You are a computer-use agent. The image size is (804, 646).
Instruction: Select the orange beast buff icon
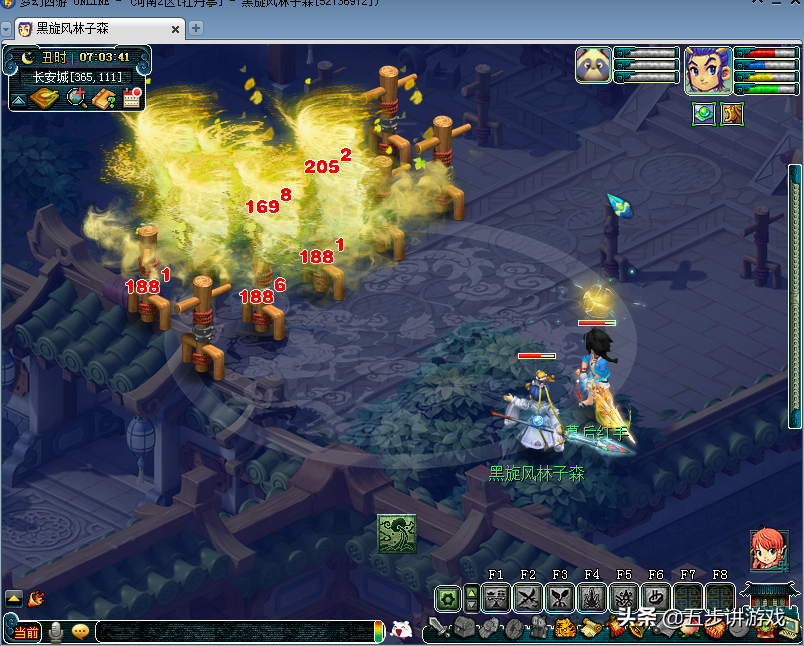point(732,114)
